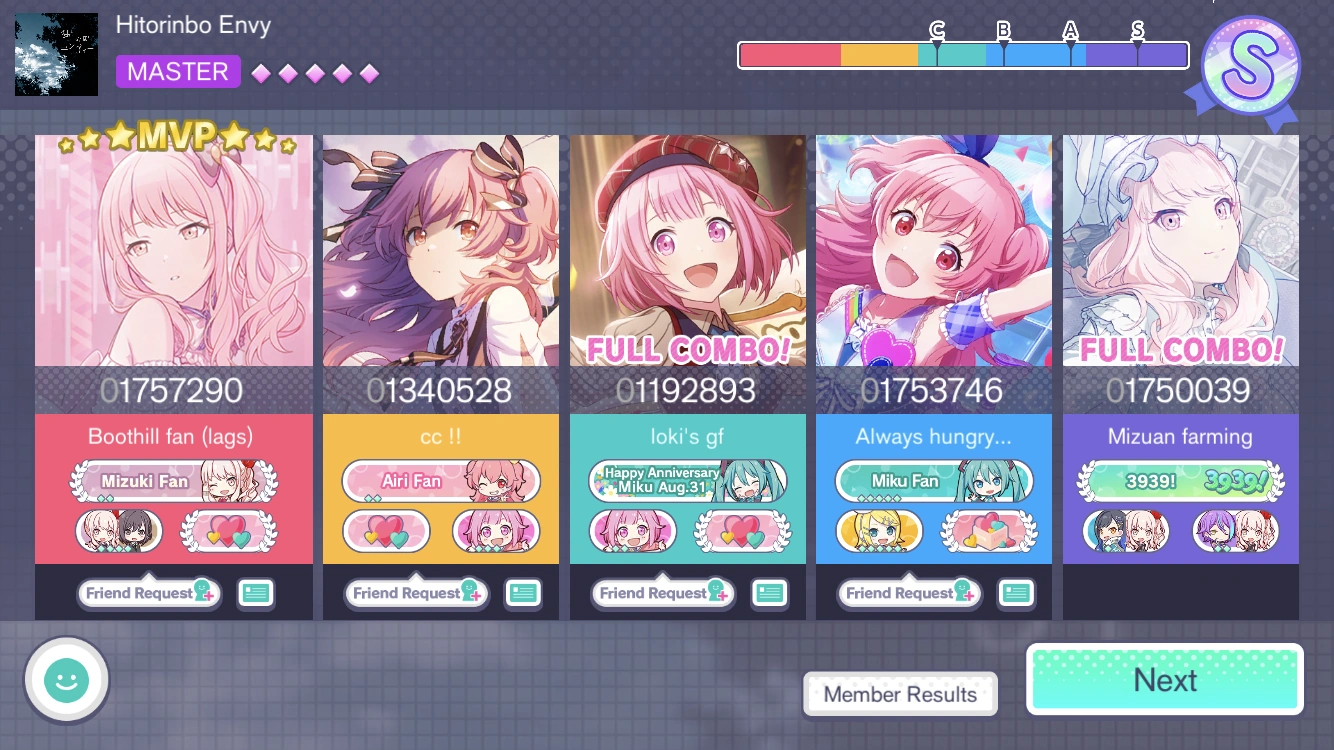Click the Hitorinbo Envy song jacket
Viewport: 1334px width, 750px height.
[x=56, y=54]
